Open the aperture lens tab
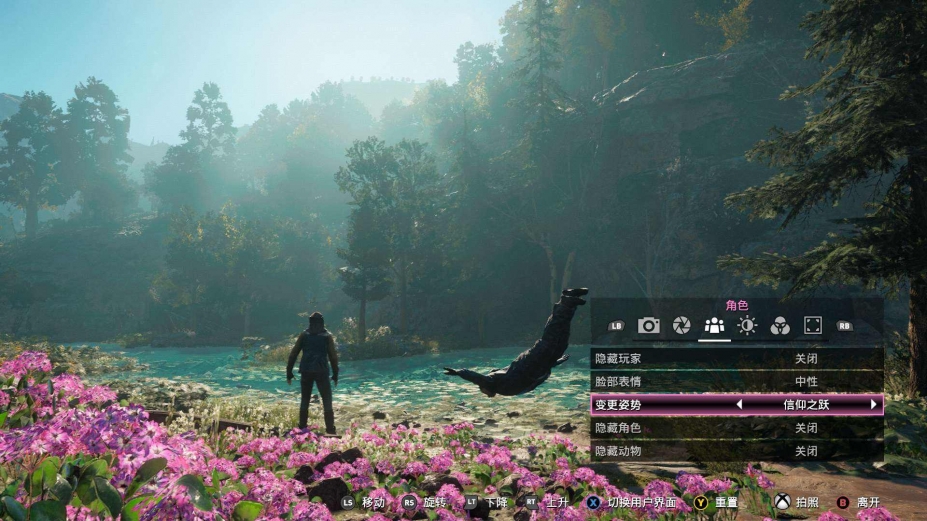Screen dimensions: 927x521 681,325
